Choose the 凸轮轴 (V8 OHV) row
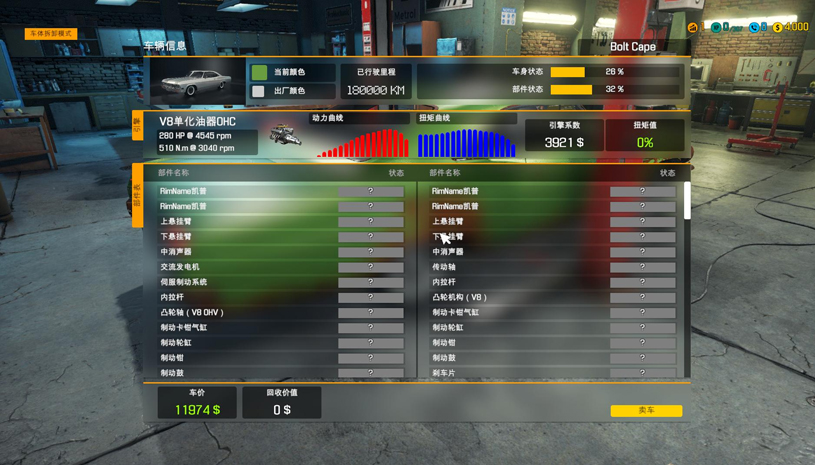This screenshot has width=815, height=465. coord(280,312)
